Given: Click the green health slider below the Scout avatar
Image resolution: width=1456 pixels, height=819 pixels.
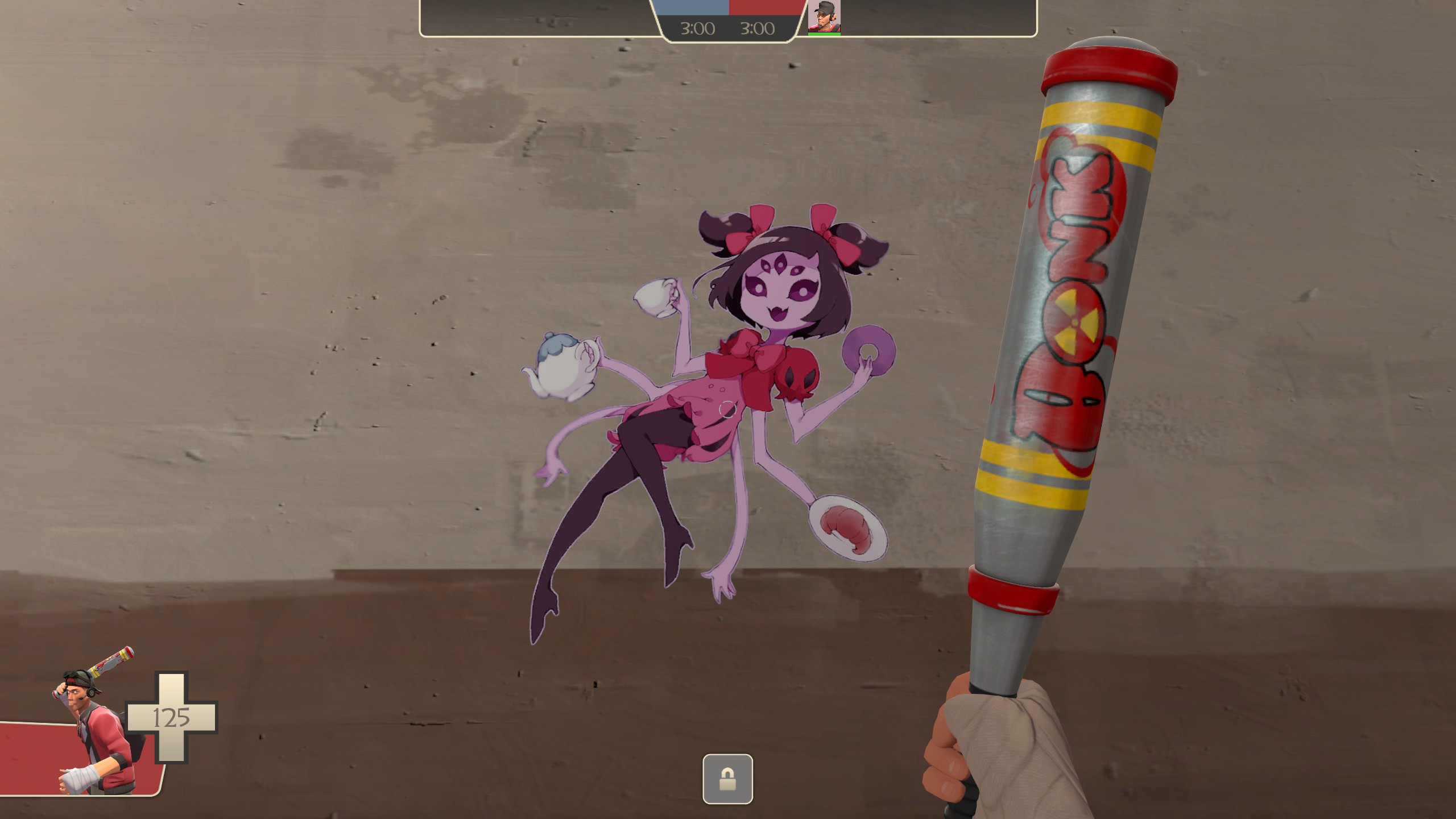Looking at the screenshot, I should (x=824, y=34).
